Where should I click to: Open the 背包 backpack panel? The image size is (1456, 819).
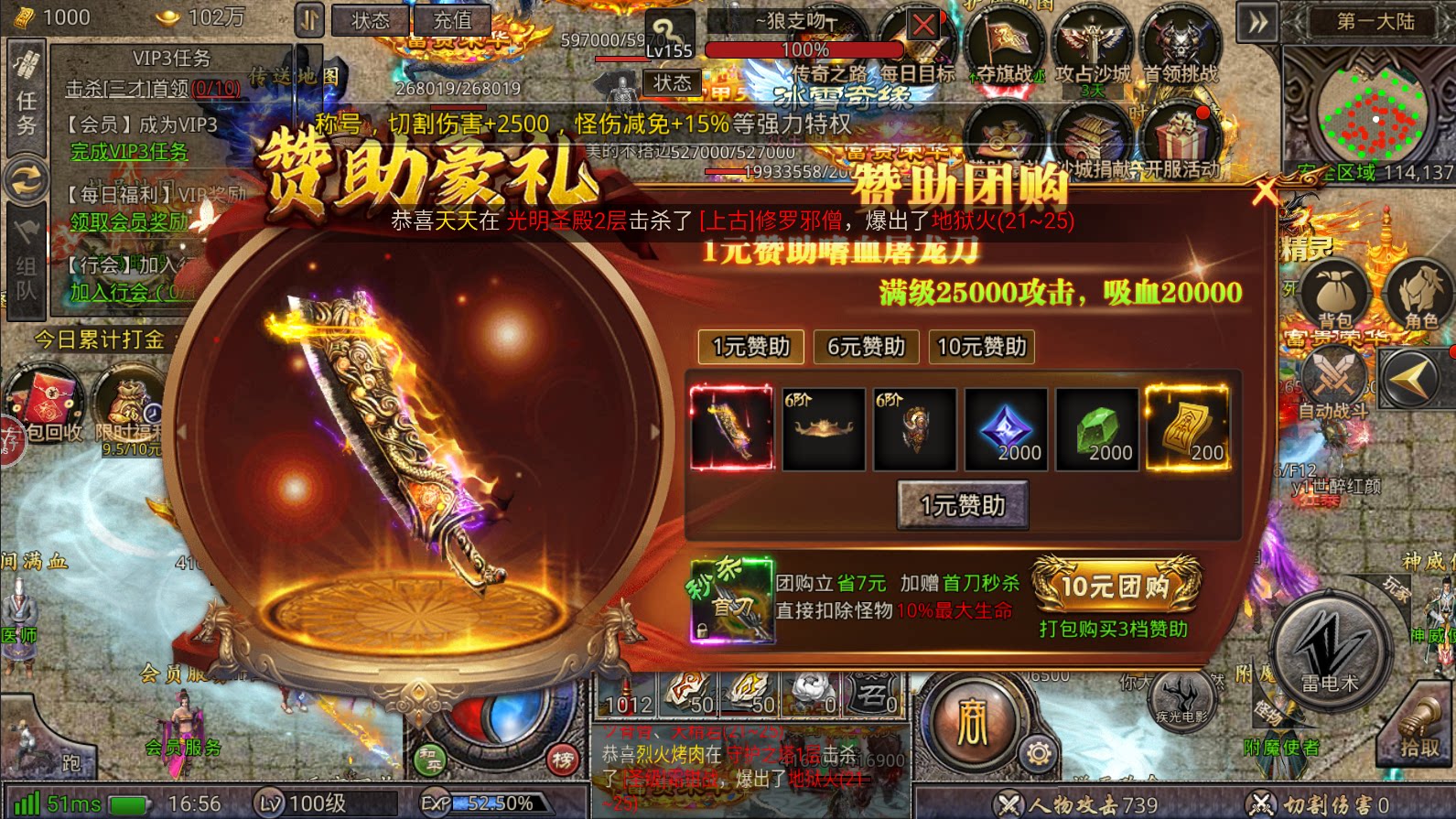click(x=1336, y=293)
